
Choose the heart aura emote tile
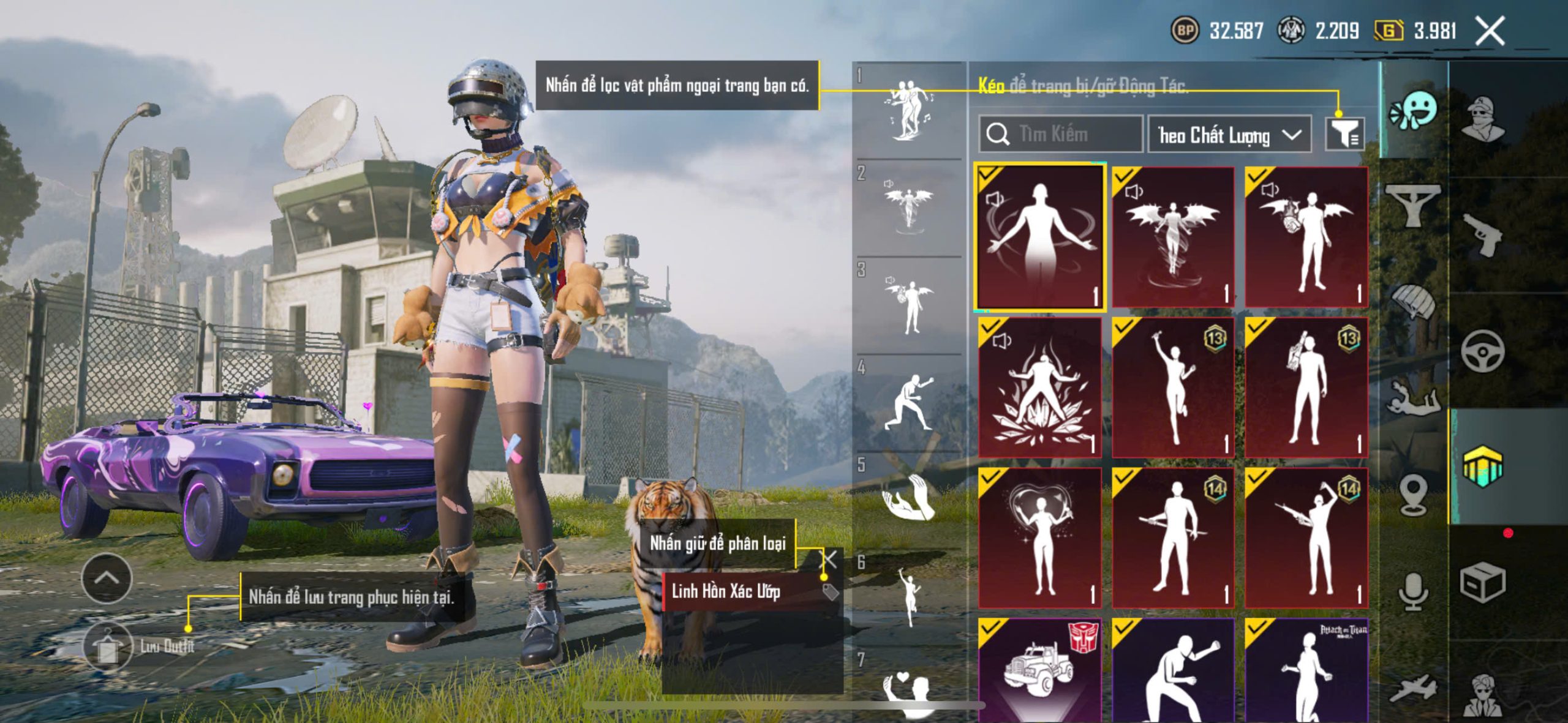(1039, 538)
